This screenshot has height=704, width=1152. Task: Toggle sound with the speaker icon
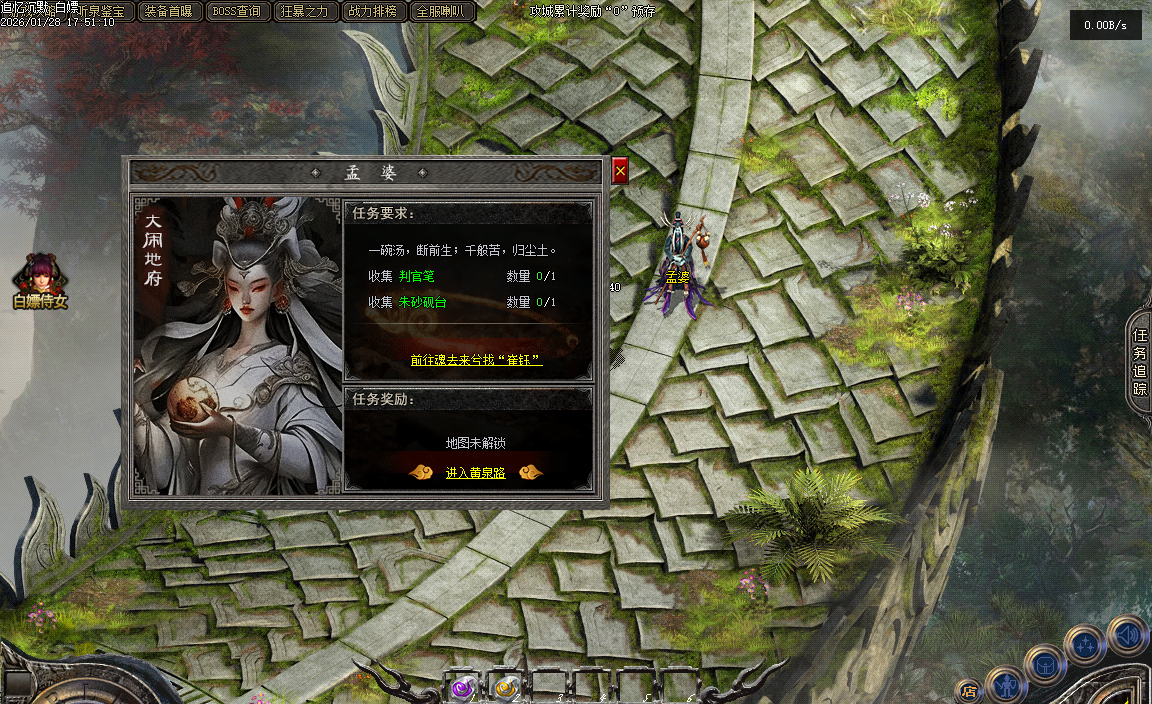[x=1127, y=635]
